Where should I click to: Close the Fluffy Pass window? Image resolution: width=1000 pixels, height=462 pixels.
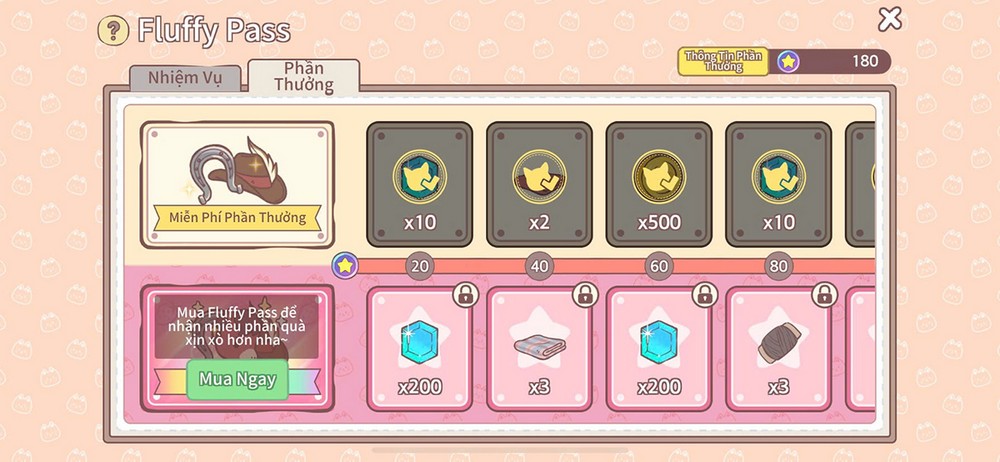tap(889, 18)
